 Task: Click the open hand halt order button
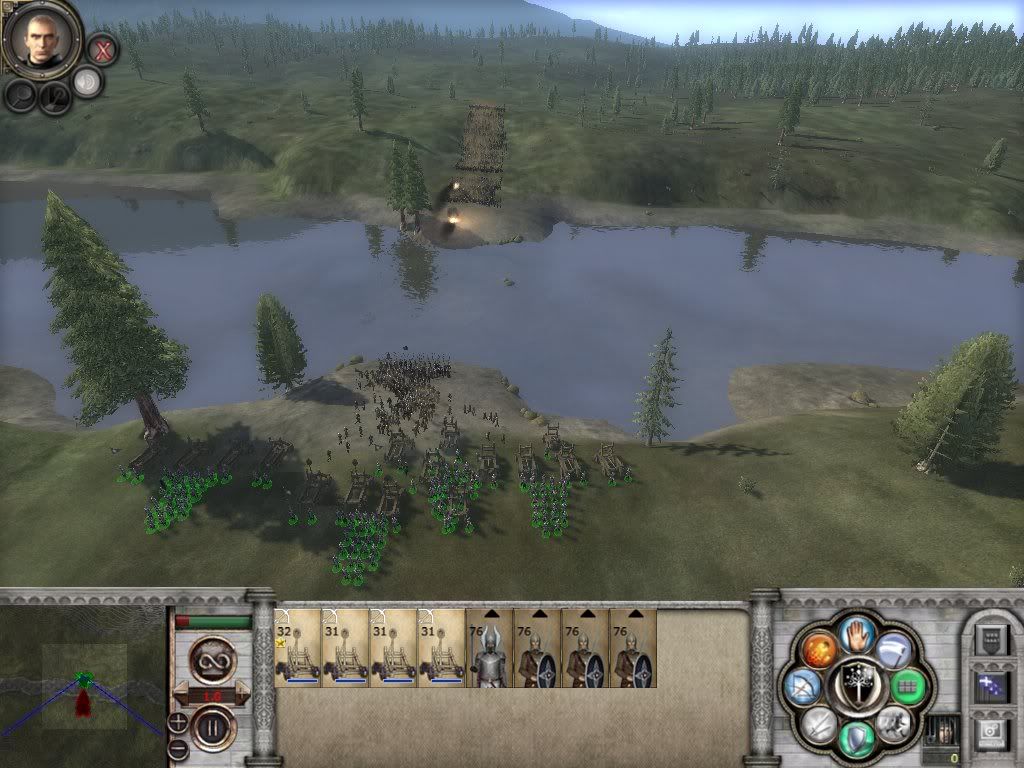tap(856, 634)
